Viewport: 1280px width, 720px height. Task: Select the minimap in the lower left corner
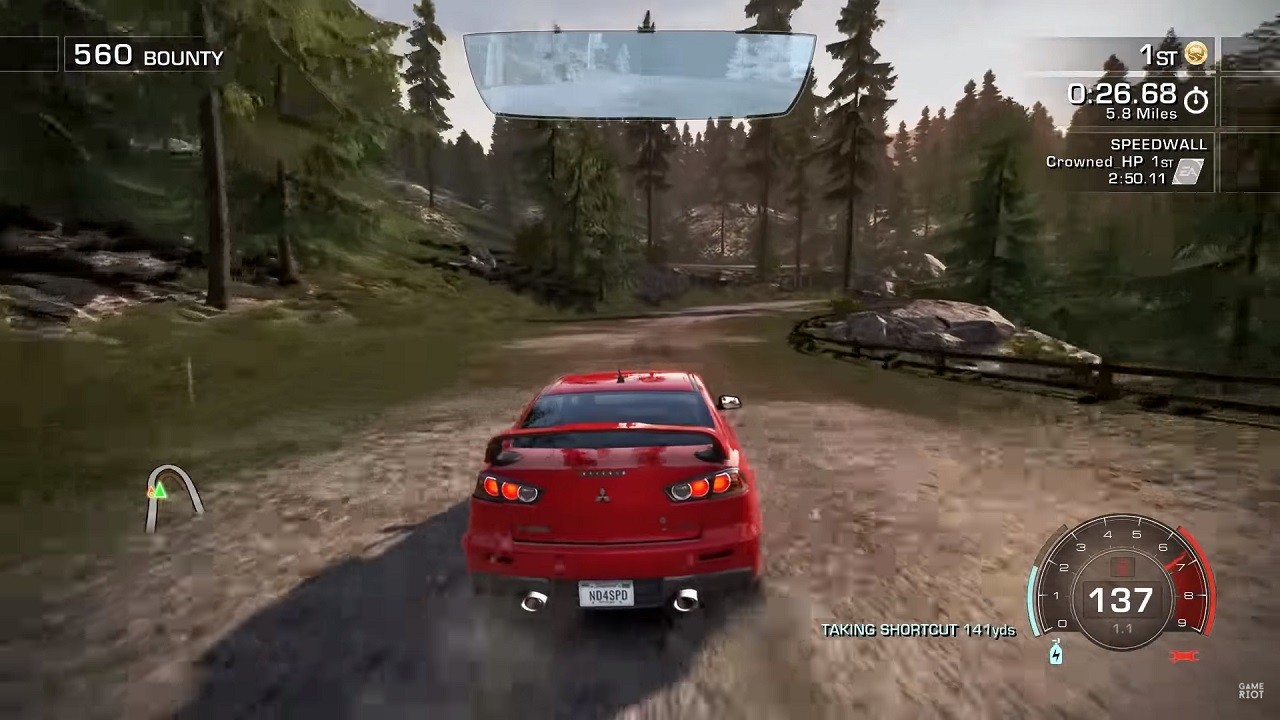tap(170, 495)
